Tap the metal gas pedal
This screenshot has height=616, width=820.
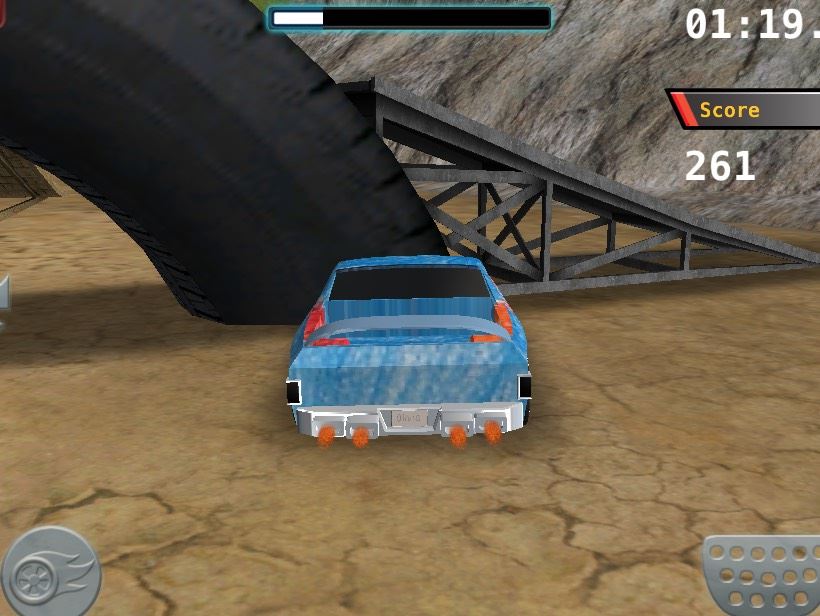[764, 576]
